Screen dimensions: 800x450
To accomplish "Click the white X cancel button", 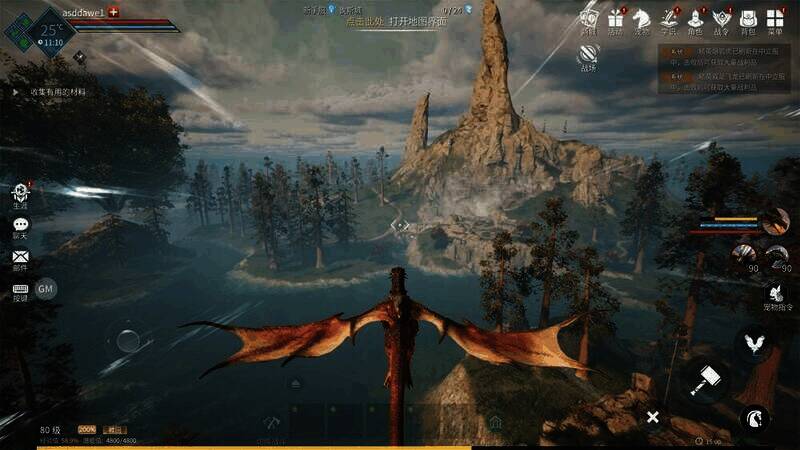I will point(652,416).
